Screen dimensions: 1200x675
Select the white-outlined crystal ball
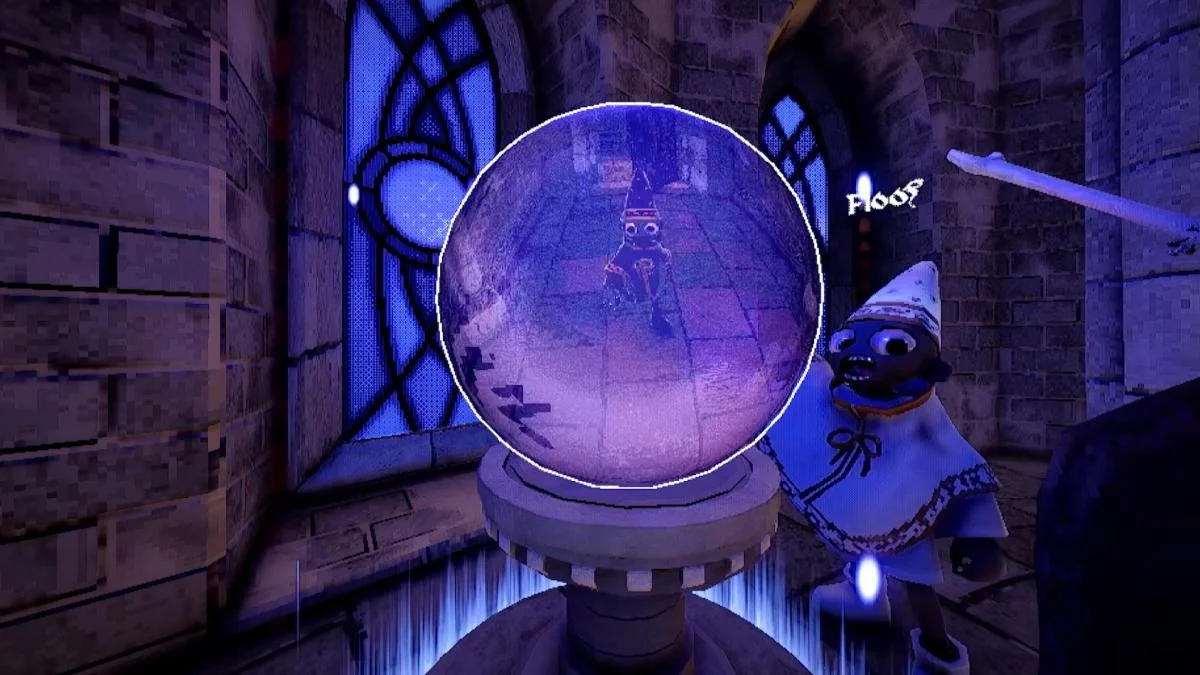630,295
